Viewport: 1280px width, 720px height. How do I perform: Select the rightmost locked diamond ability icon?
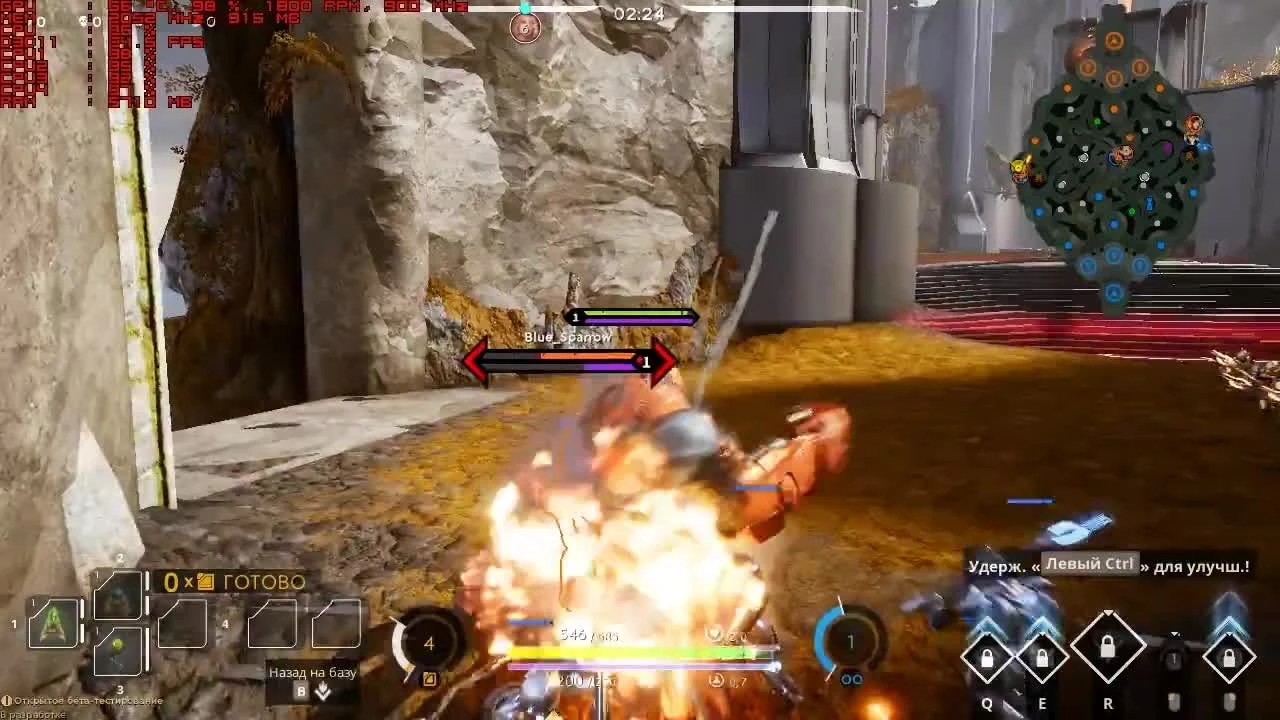[1231, 655]
